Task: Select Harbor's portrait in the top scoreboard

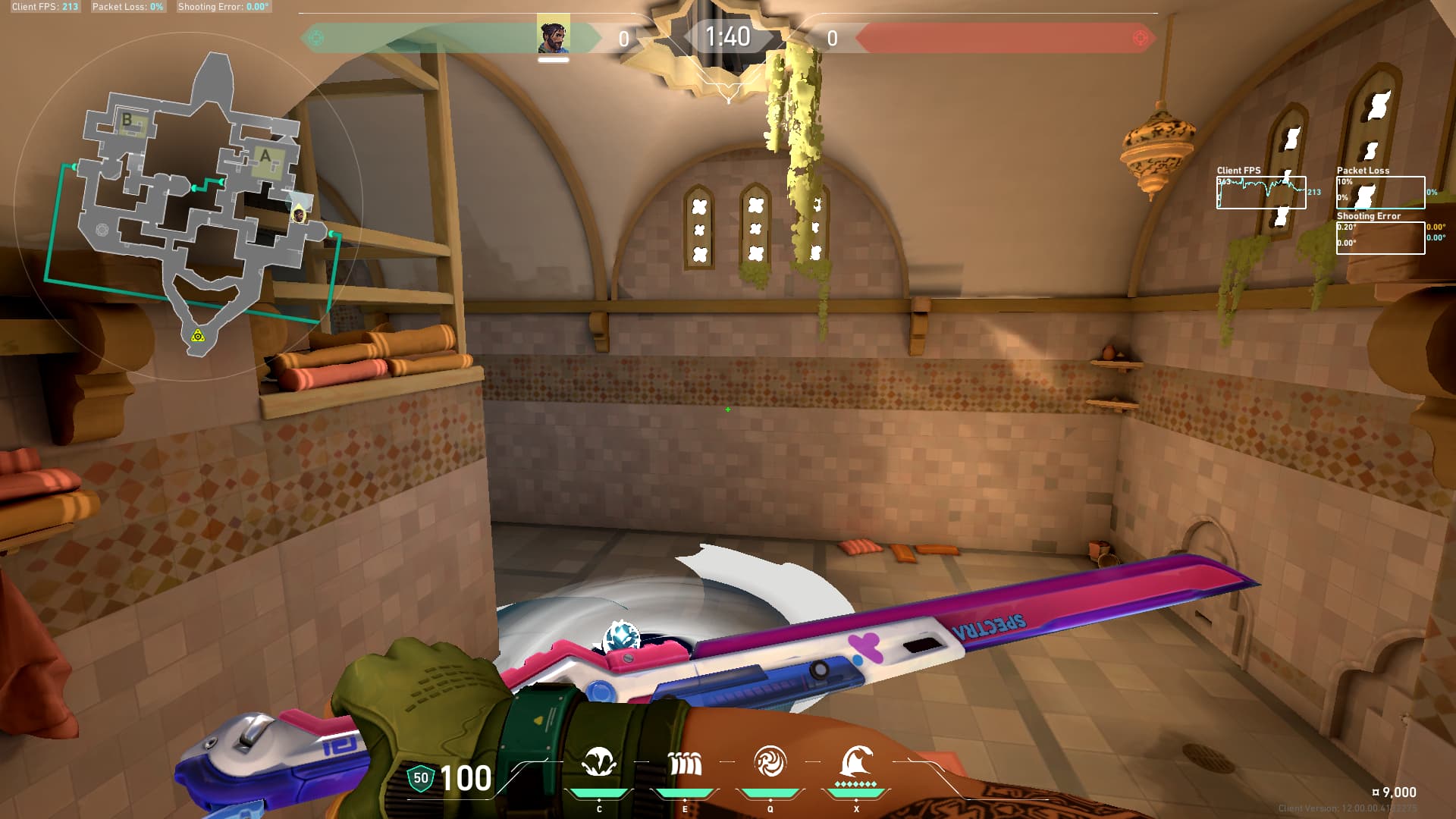Action: (554, 36)
